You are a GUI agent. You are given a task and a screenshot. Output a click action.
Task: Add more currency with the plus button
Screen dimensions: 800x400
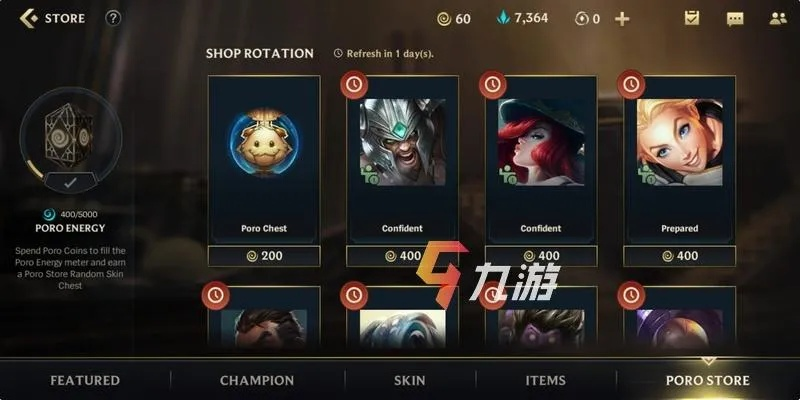[622, 18]
